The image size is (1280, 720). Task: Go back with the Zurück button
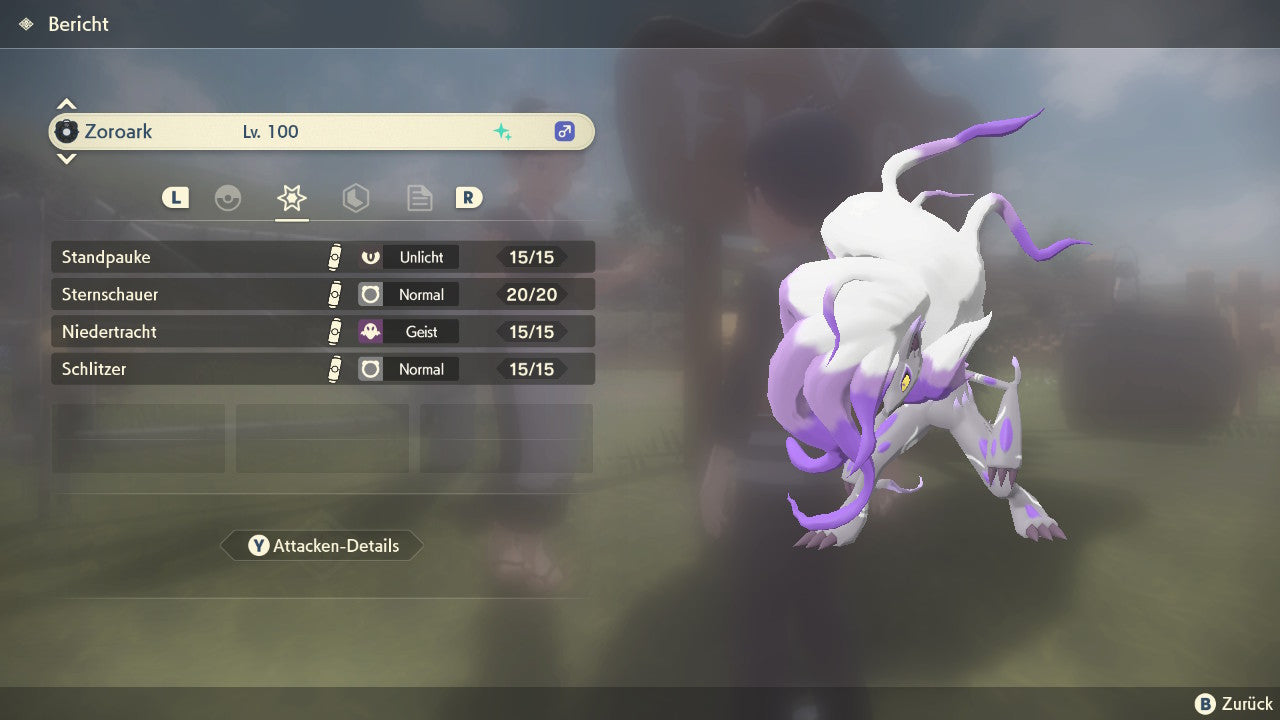pos(1234,704)
